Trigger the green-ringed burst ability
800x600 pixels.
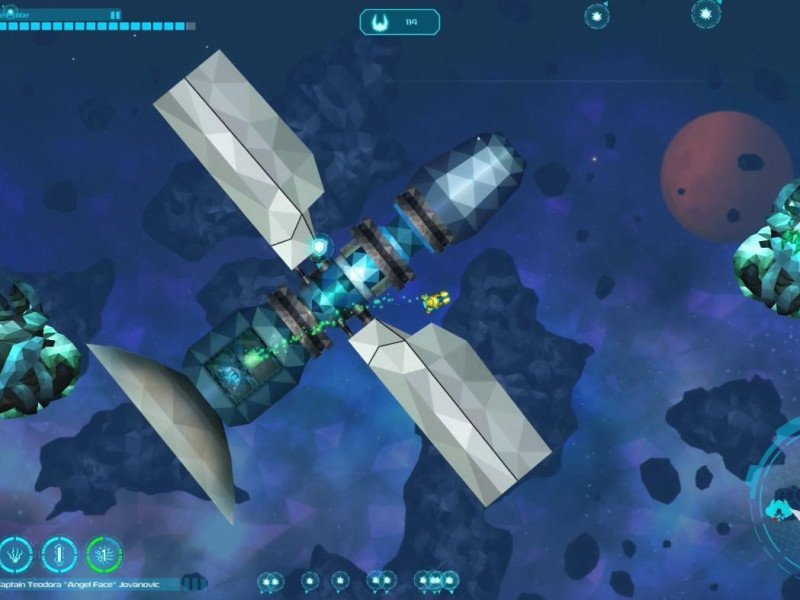104,553
